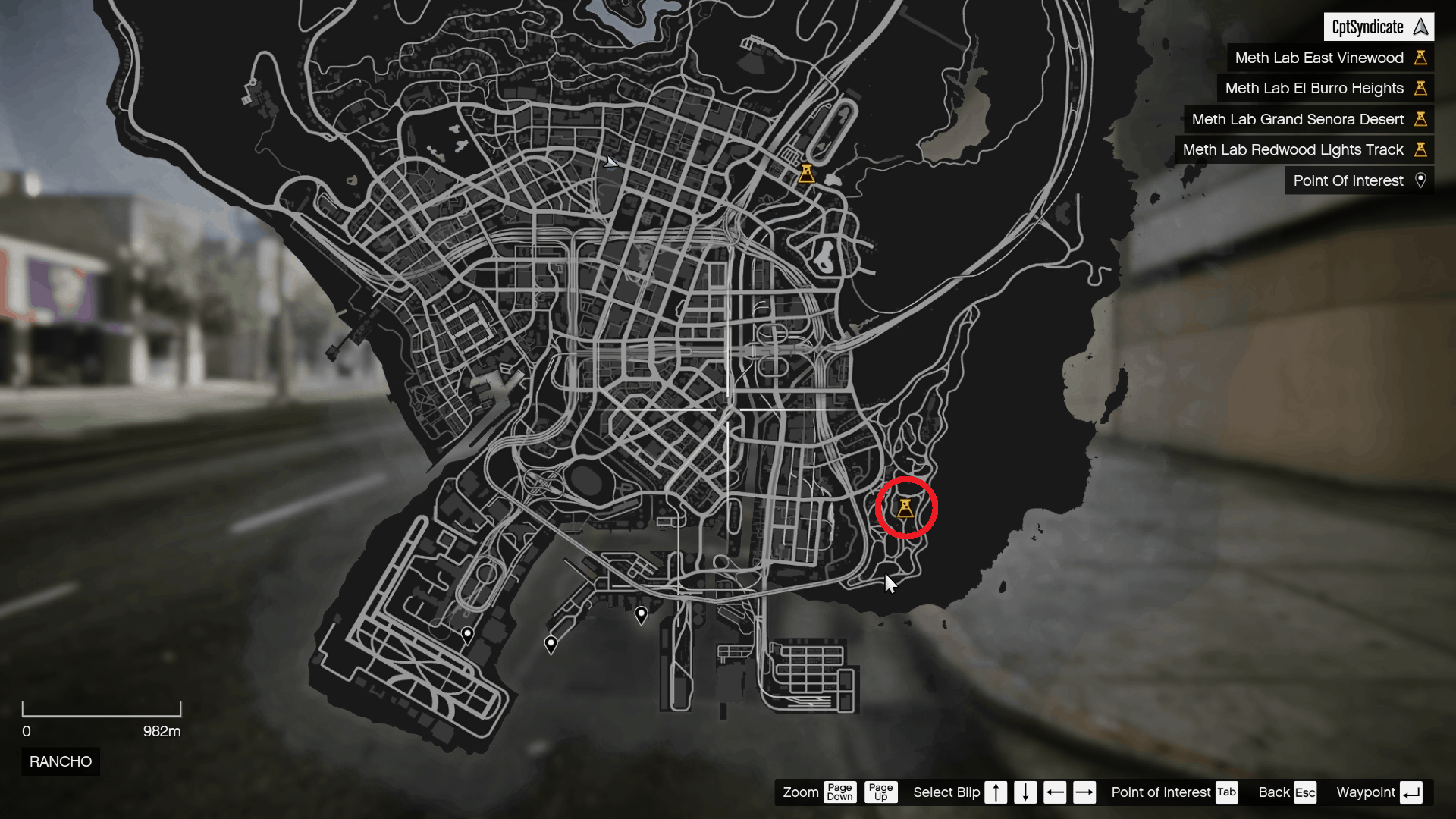Click the flask icon beside Meth Lab East Vinewood
Image resolution: width=1456 pixels, height=819 pixels.
1421,58
